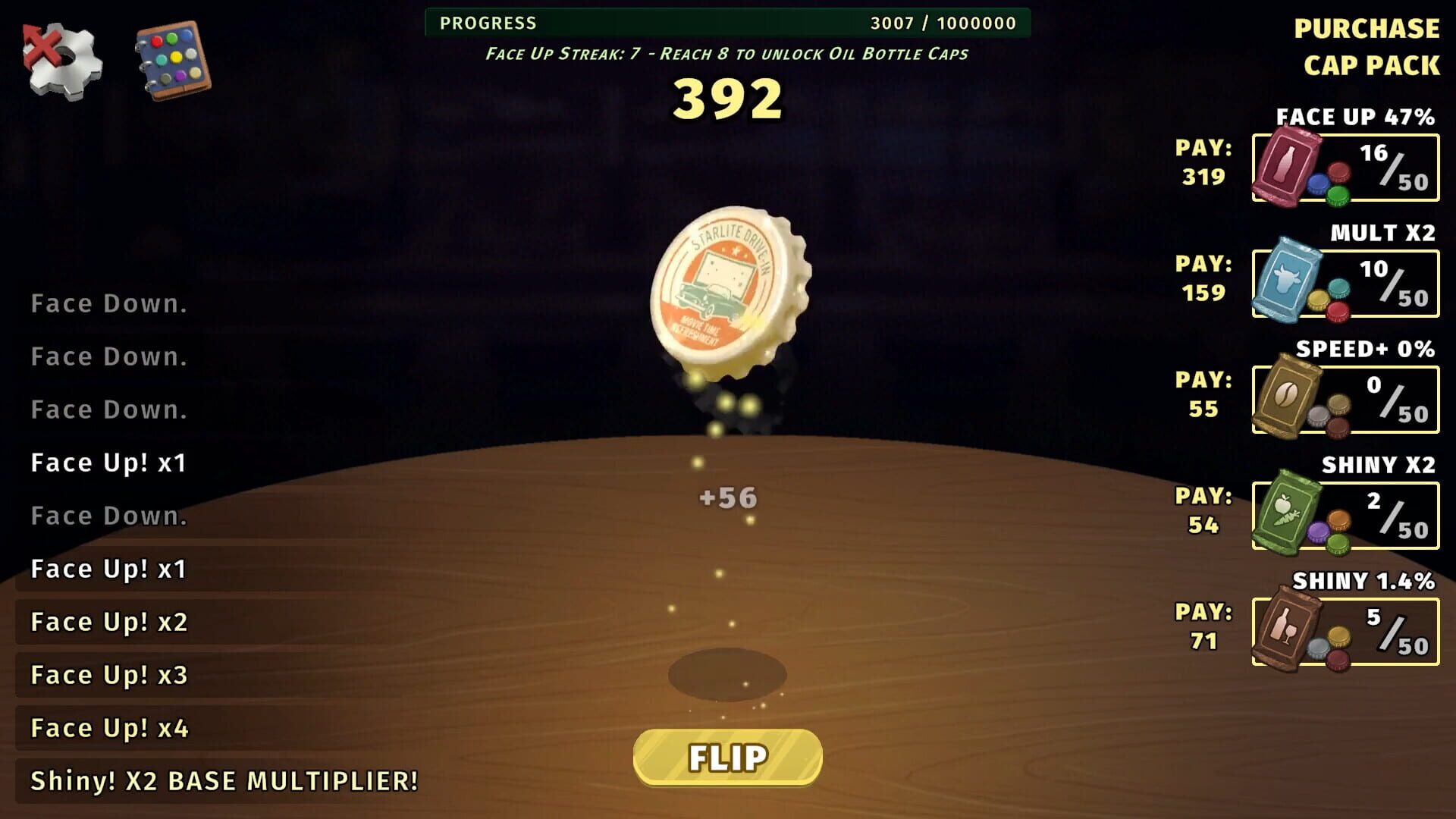Click the FACE UP 47% label
Image resolution: width=1456 pixels, height=819 pixels.
coord(1354,118)
